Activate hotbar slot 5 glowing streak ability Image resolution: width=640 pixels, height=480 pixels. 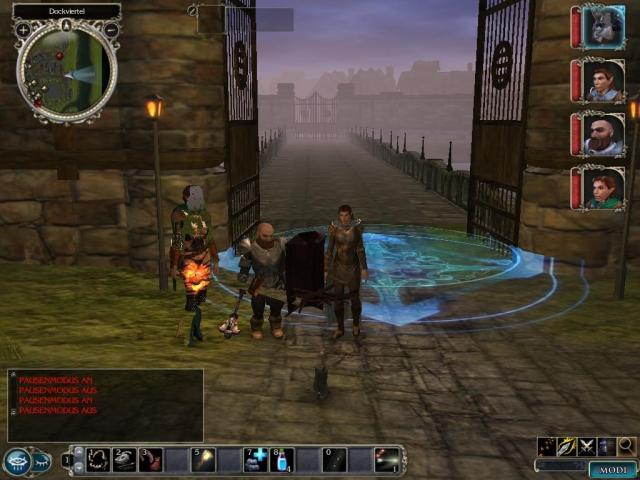pyautogui.click(x=204, y=460)
